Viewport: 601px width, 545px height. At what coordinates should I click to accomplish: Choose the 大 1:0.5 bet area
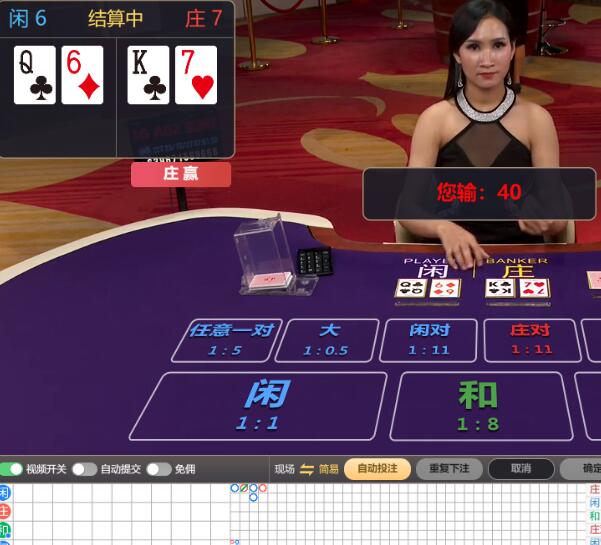coord(328,339)
